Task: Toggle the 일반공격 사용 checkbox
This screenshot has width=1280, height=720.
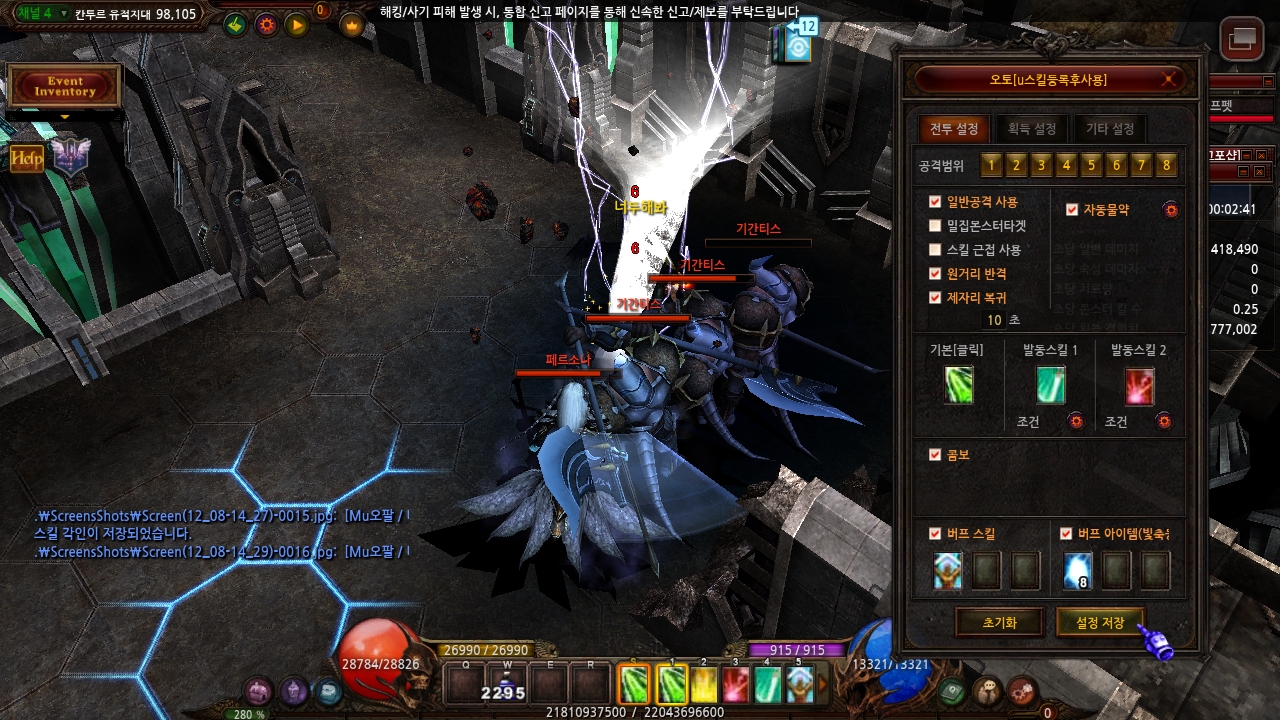Action: coord(935,202)
